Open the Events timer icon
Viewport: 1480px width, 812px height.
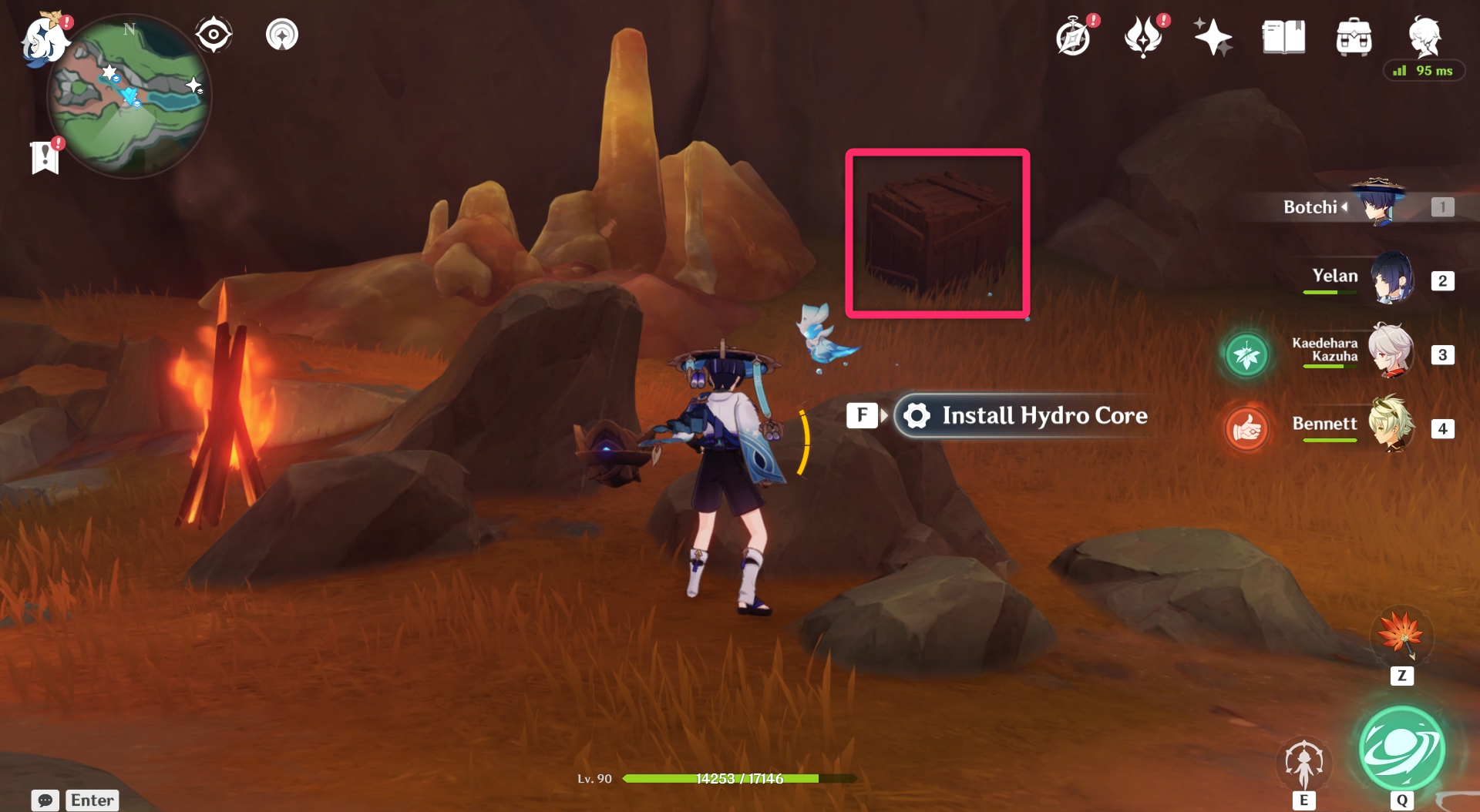pos(1074,35)
